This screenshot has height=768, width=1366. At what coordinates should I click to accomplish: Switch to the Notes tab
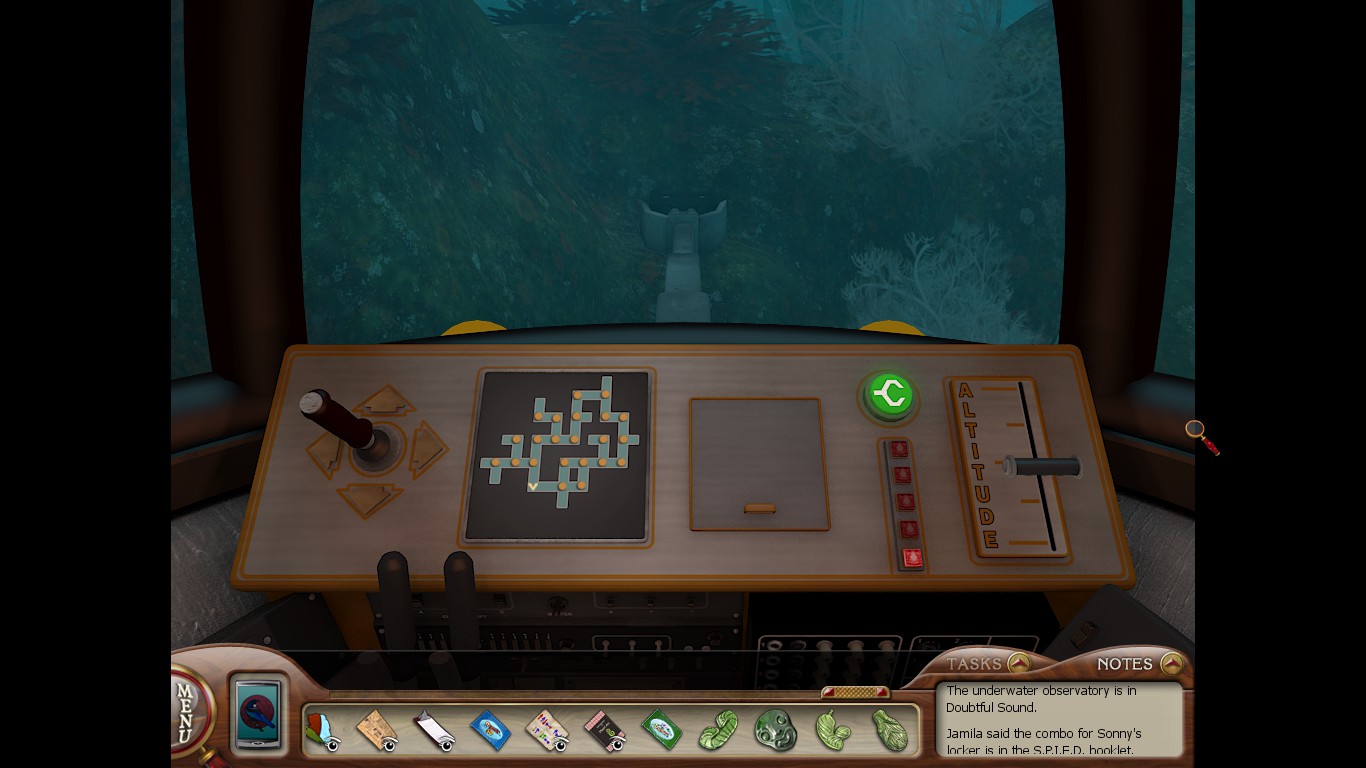pyautogui.click(x=1172, y=663)
